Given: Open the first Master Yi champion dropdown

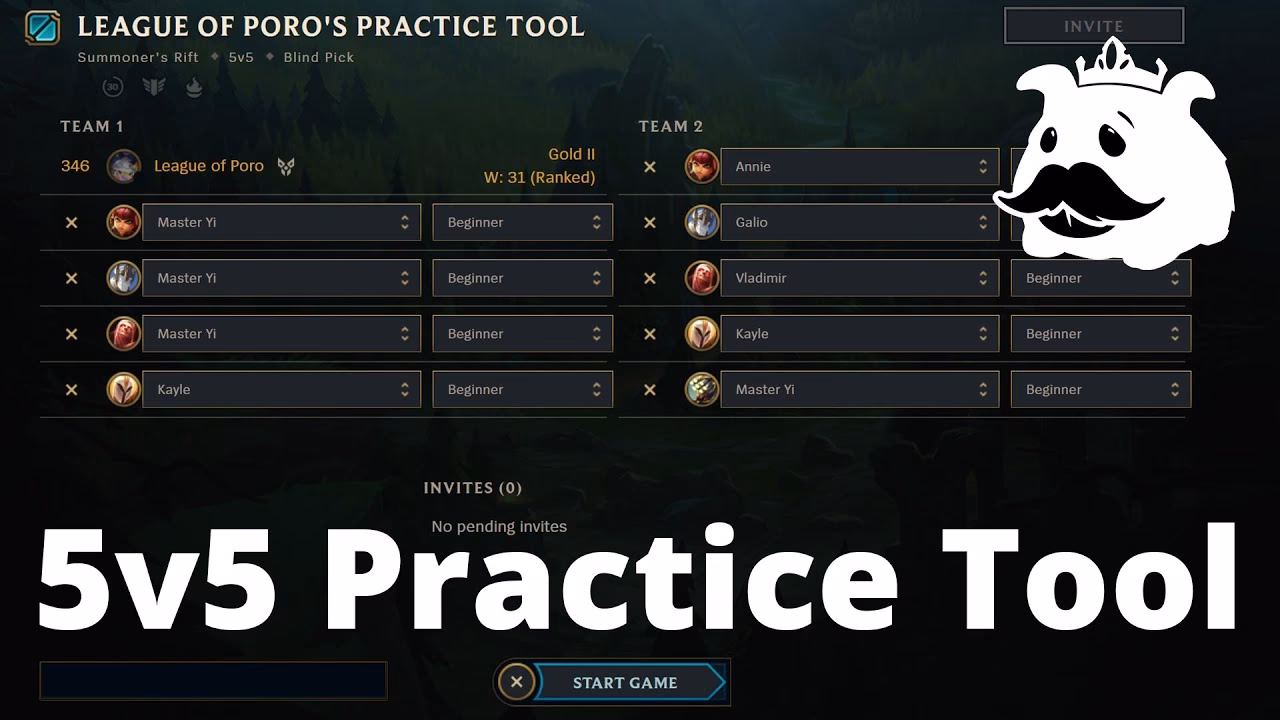Looking at the screenshot, I should (x=281, y=222).
